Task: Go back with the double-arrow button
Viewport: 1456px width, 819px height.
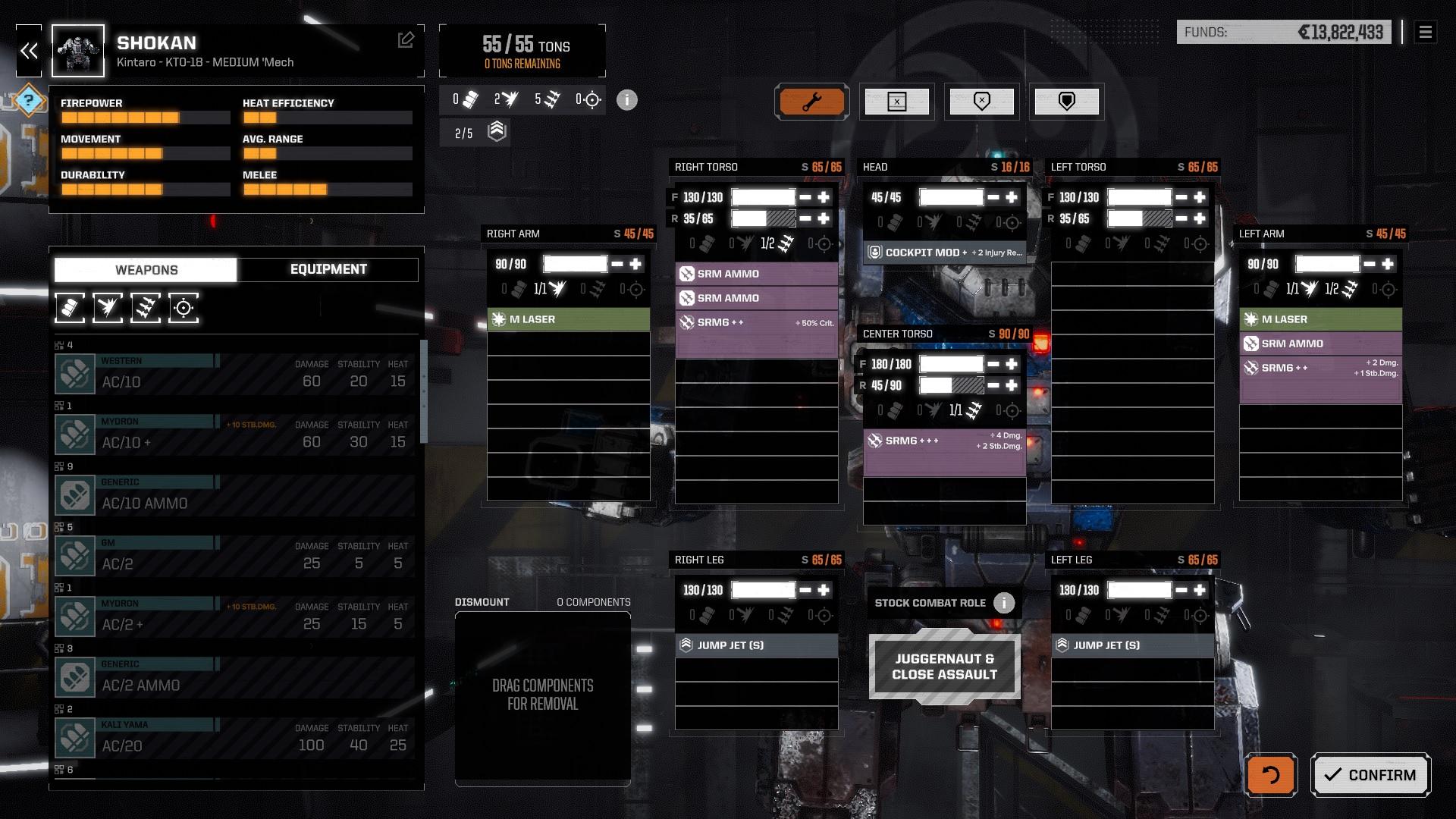Action: (30, 51)
